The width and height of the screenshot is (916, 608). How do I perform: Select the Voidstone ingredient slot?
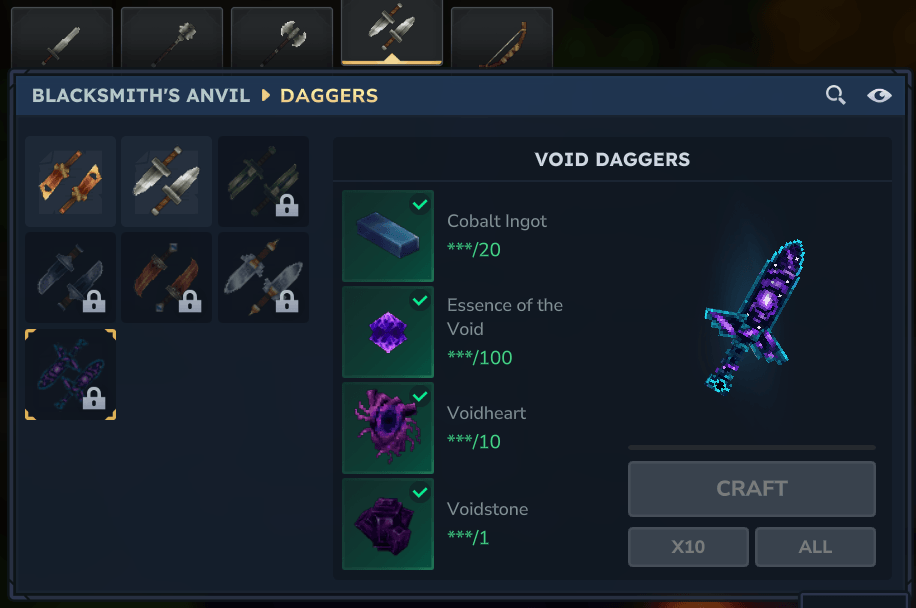tap(388, 524)
